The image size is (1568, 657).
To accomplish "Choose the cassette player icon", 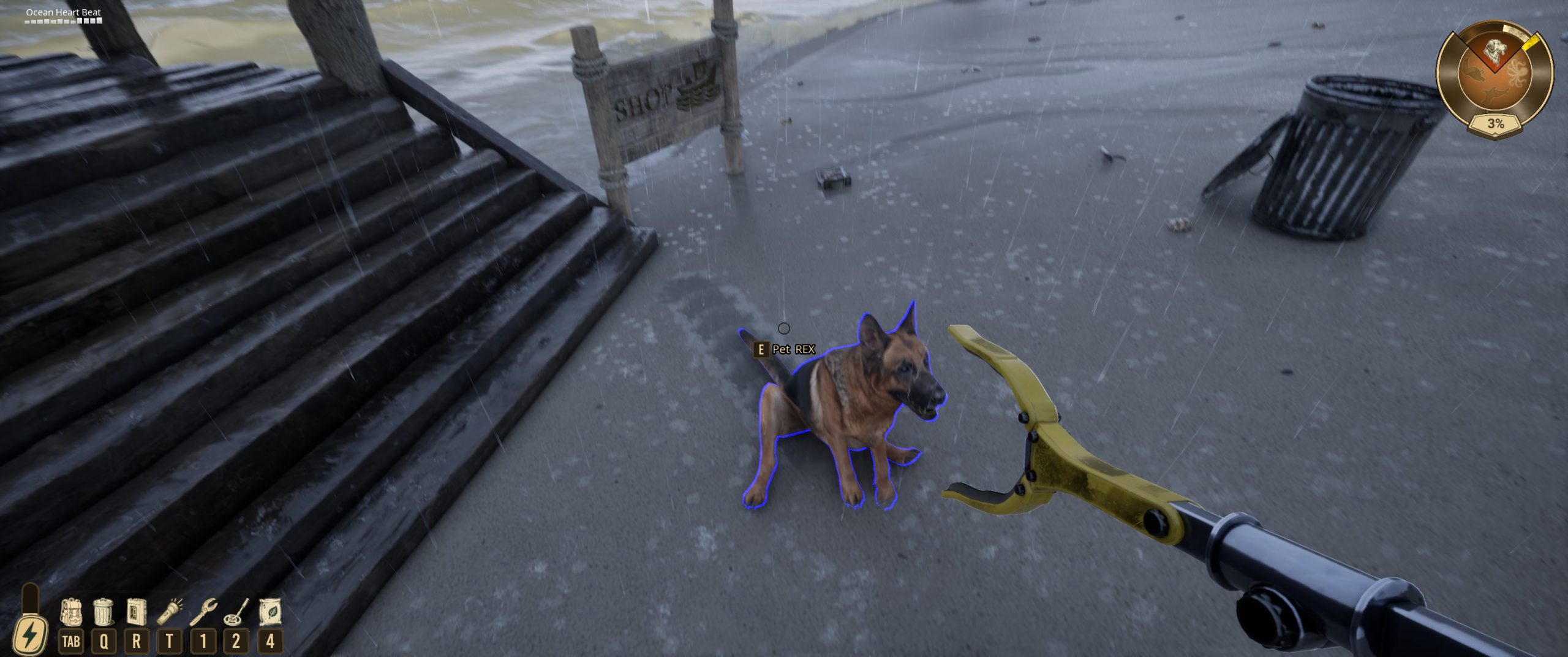I will 136,612.
